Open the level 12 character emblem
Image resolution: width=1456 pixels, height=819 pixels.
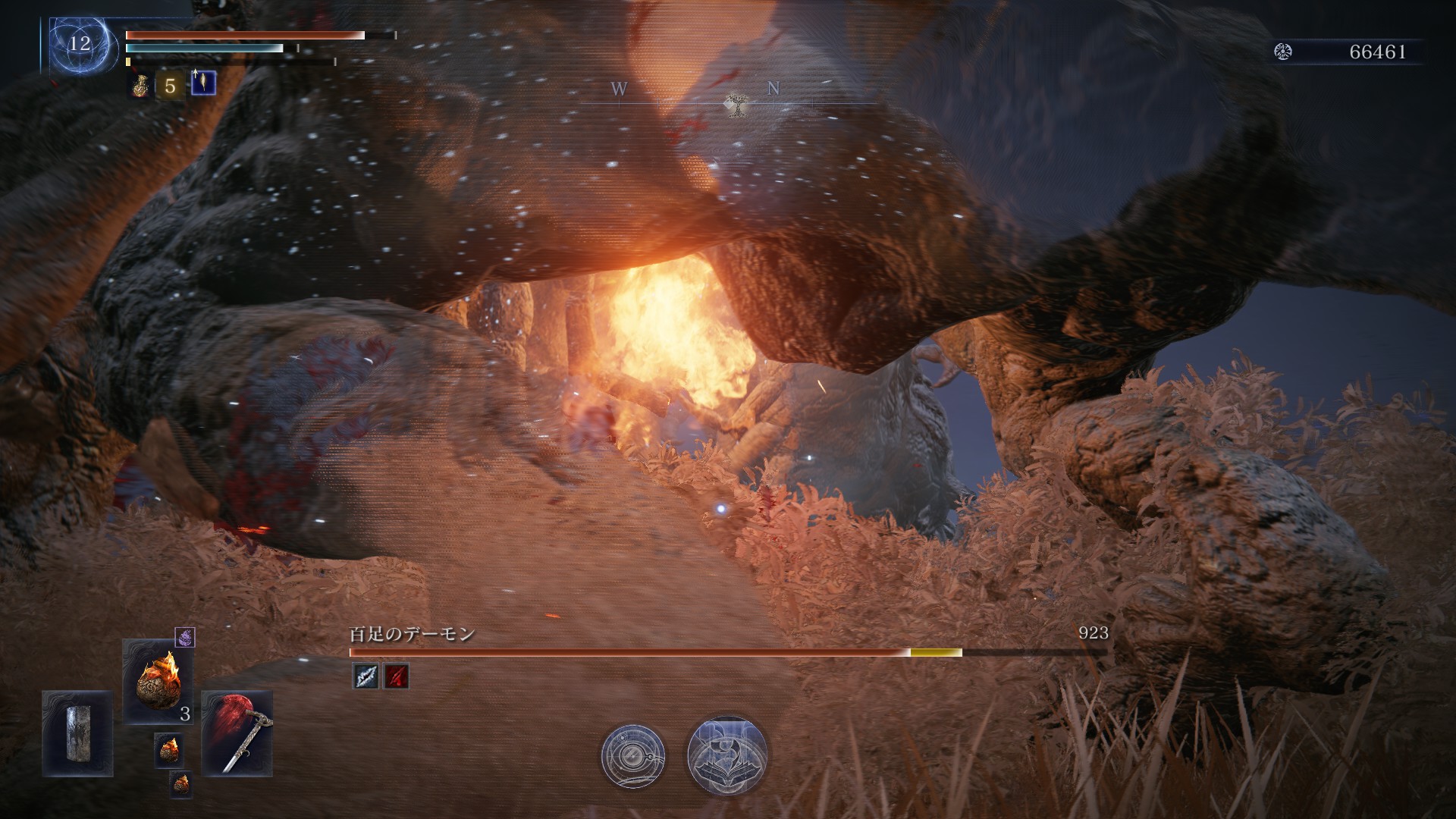tap(80, 44)
